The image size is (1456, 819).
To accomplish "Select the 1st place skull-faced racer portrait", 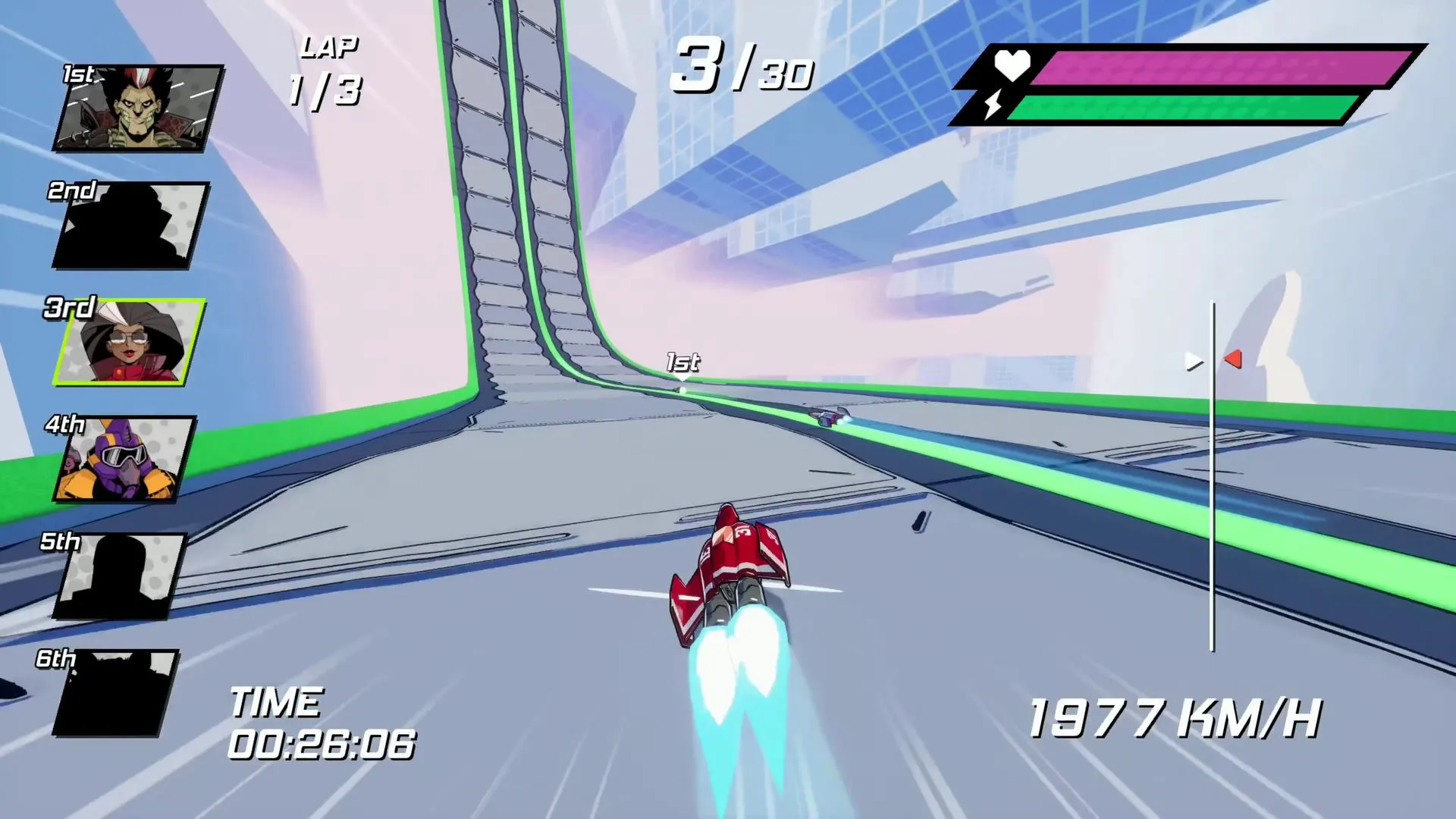I will (x=138, y=108).
